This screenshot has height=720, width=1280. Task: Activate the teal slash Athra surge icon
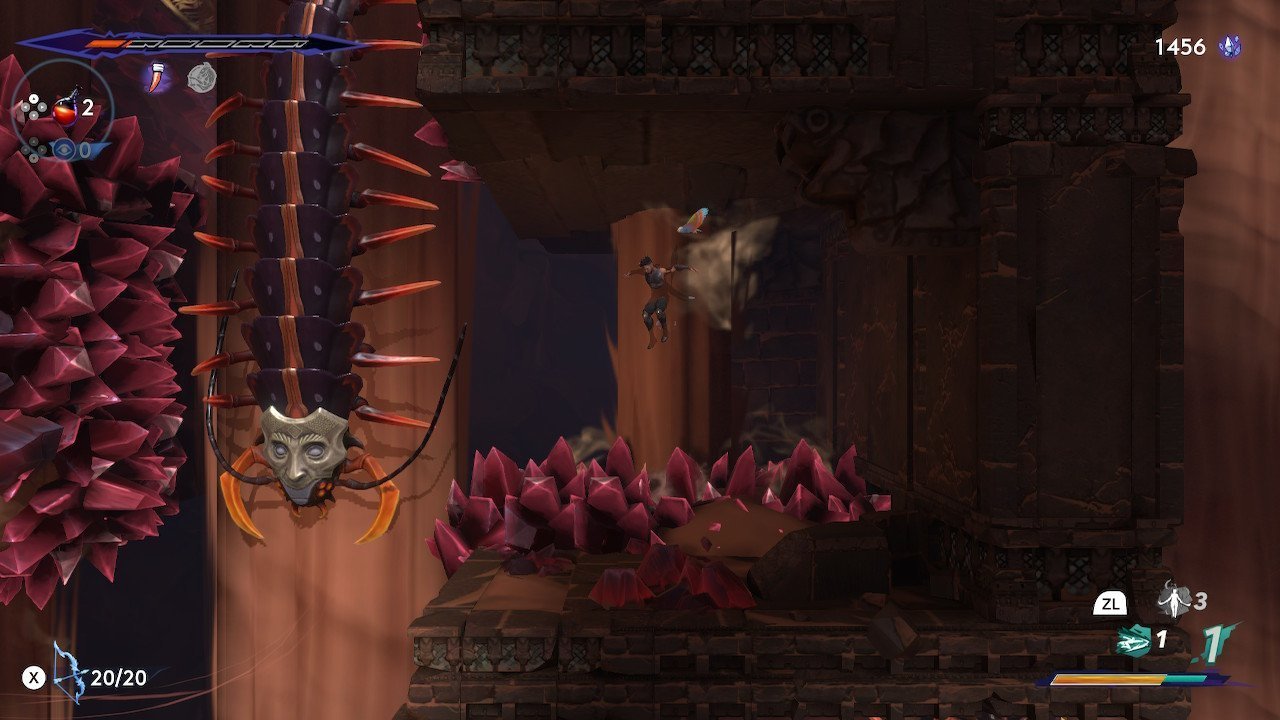(x=1134, y=640)
